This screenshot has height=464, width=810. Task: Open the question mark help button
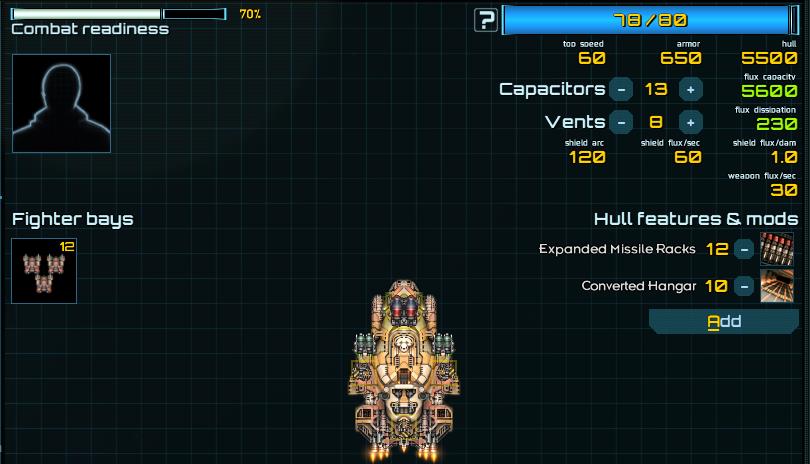click(x=486, y=20)
